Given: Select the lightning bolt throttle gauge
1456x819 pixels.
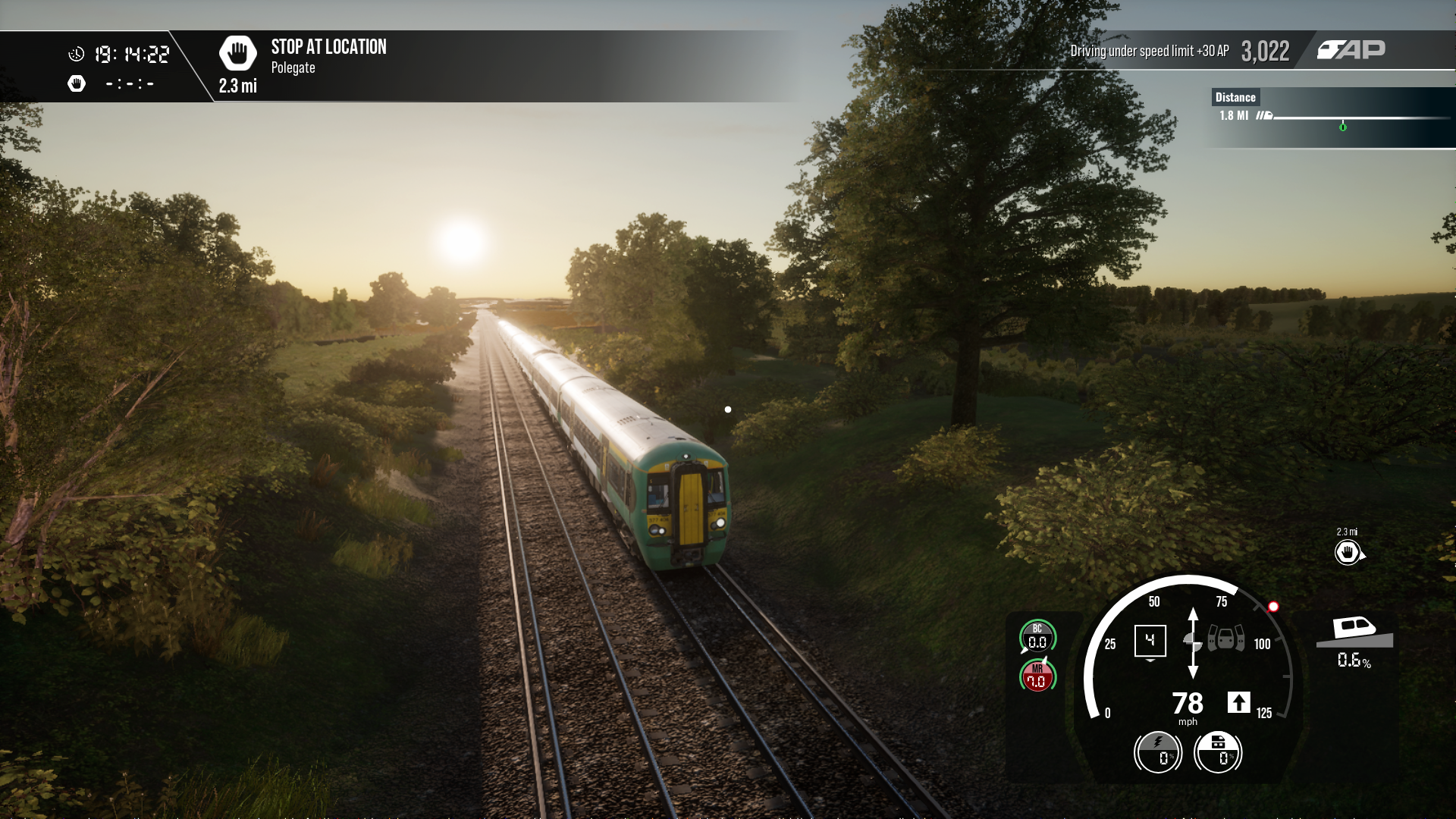Looking at the screenshot, I should click(x=1158, y=752).
